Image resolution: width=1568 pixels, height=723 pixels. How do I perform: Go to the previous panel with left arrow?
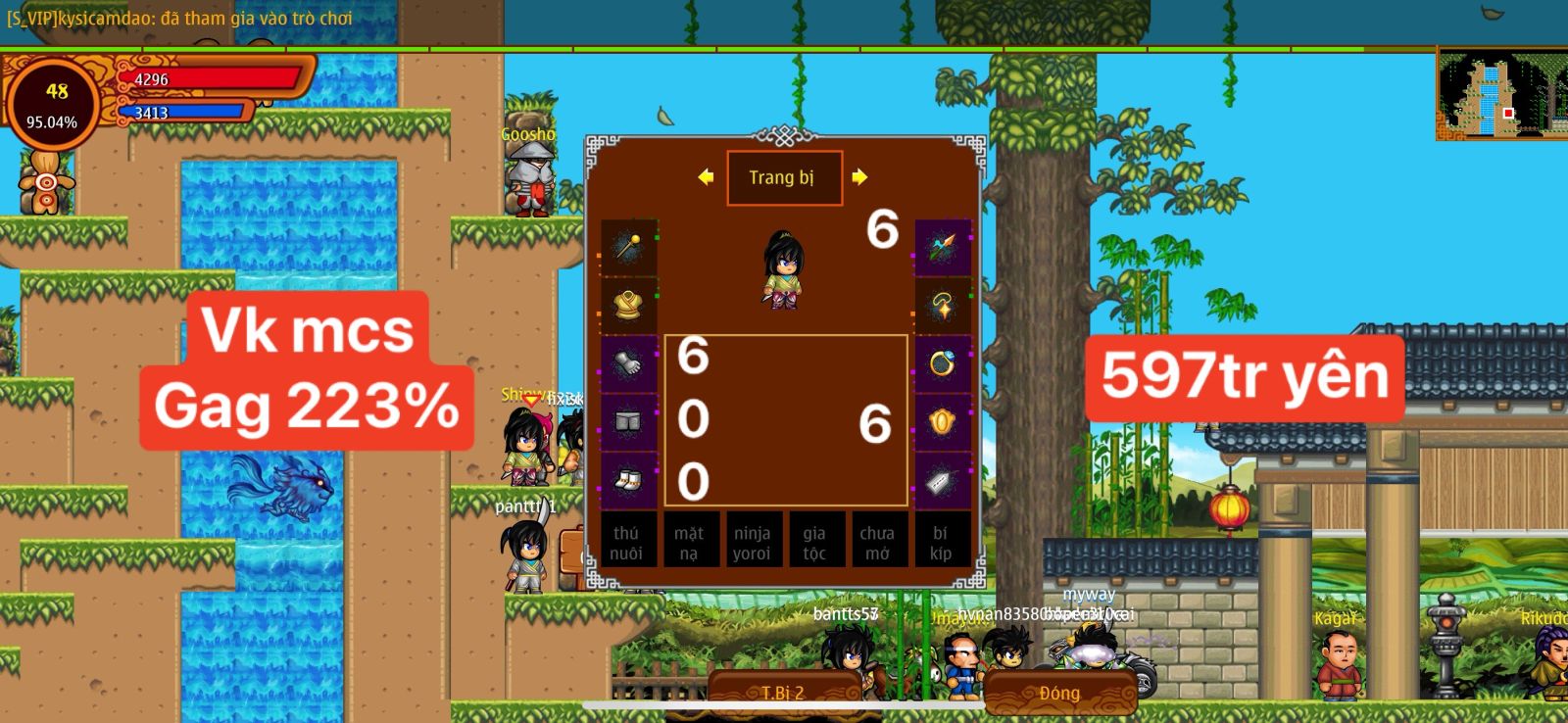pyautogui.click(x=706, y=177)
